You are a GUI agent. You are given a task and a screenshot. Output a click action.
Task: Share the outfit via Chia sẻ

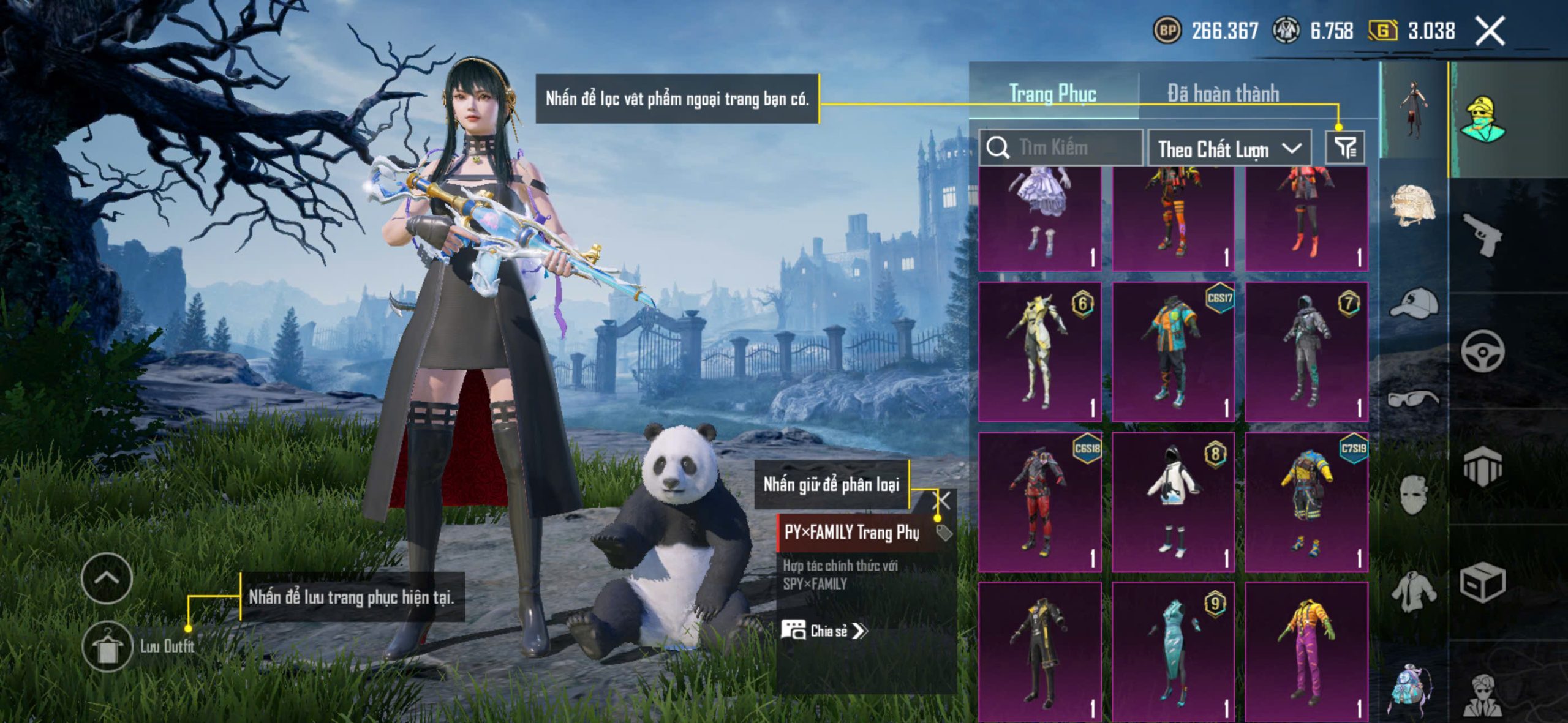point(824,631)
